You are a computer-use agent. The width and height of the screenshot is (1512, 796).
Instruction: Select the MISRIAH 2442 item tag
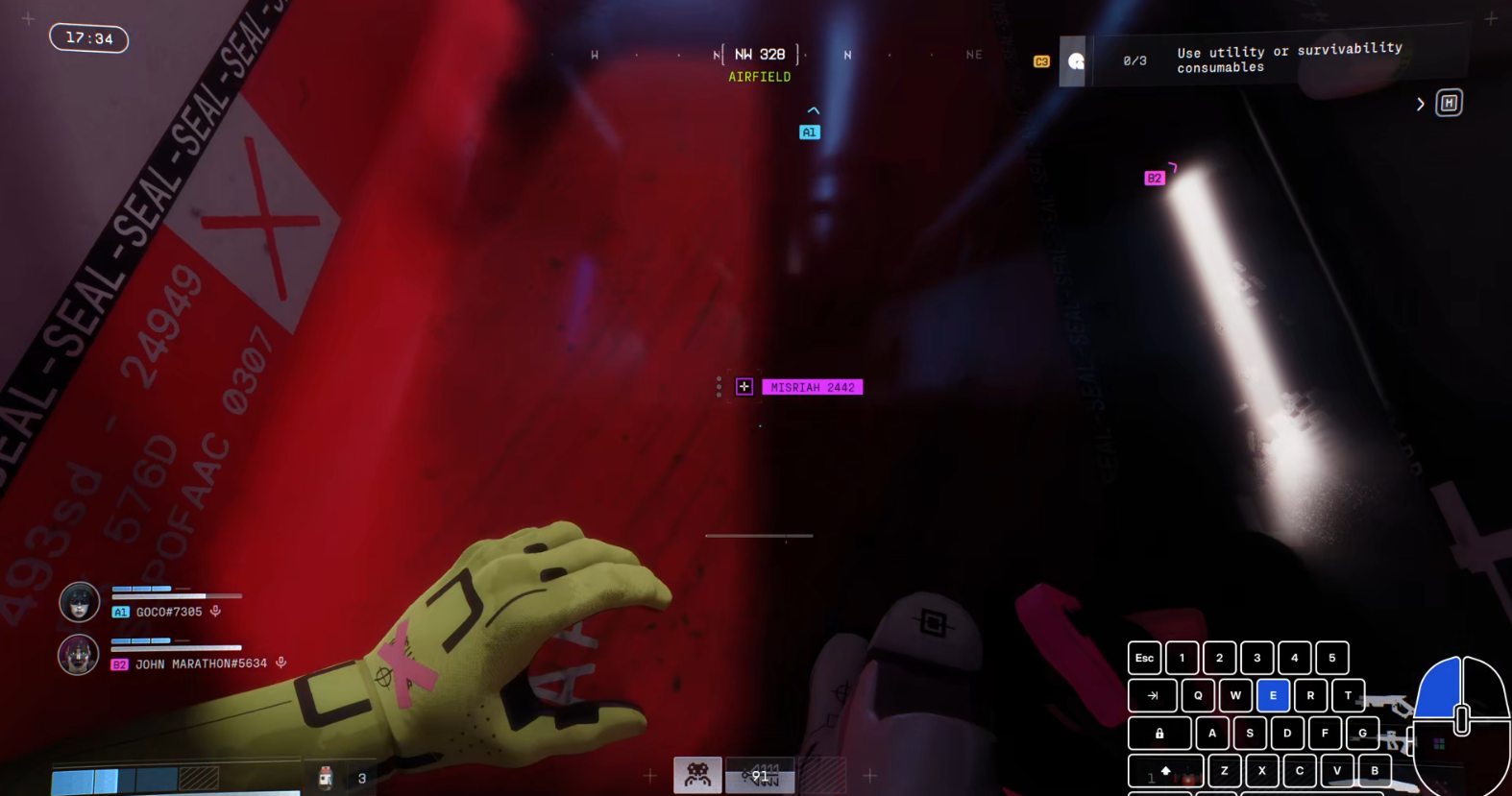click(x=812, y=387)
